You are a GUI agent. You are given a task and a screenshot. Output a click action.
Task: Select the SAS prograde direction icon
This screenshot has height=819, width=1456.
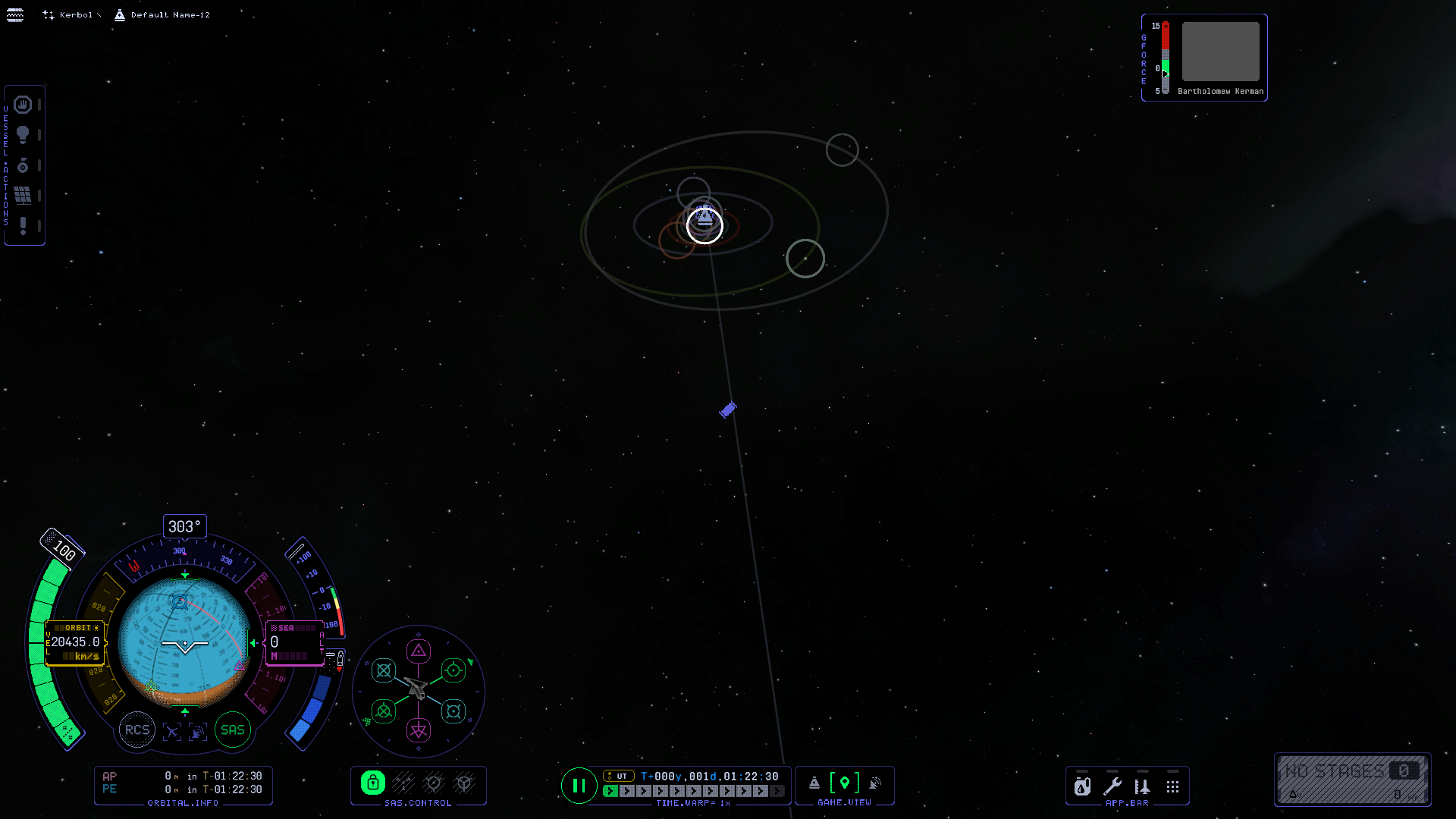(x=453, y=670)
